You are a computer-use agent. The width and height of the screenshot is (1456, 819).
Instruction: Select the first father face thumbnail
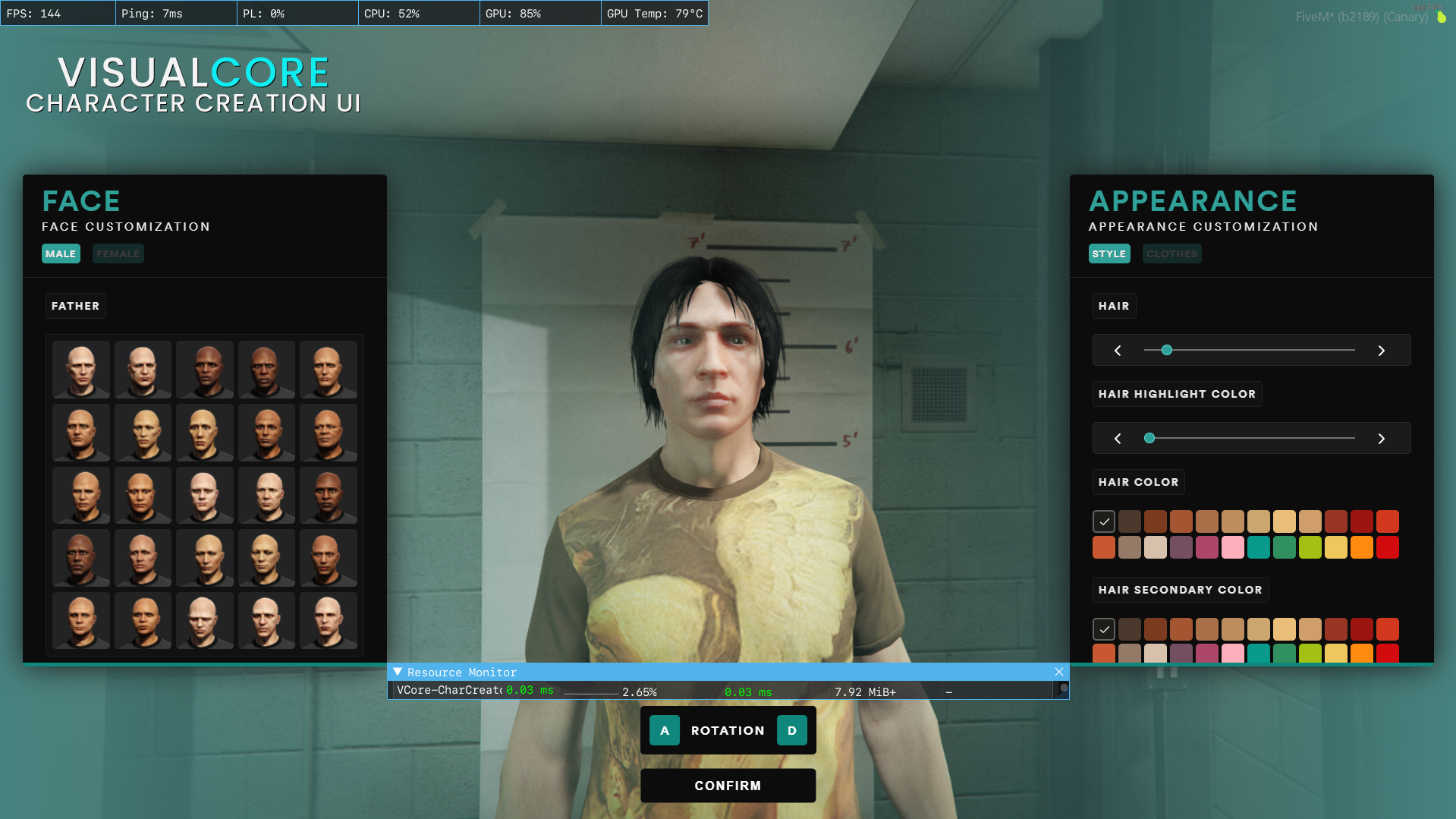tap(80, 370)
